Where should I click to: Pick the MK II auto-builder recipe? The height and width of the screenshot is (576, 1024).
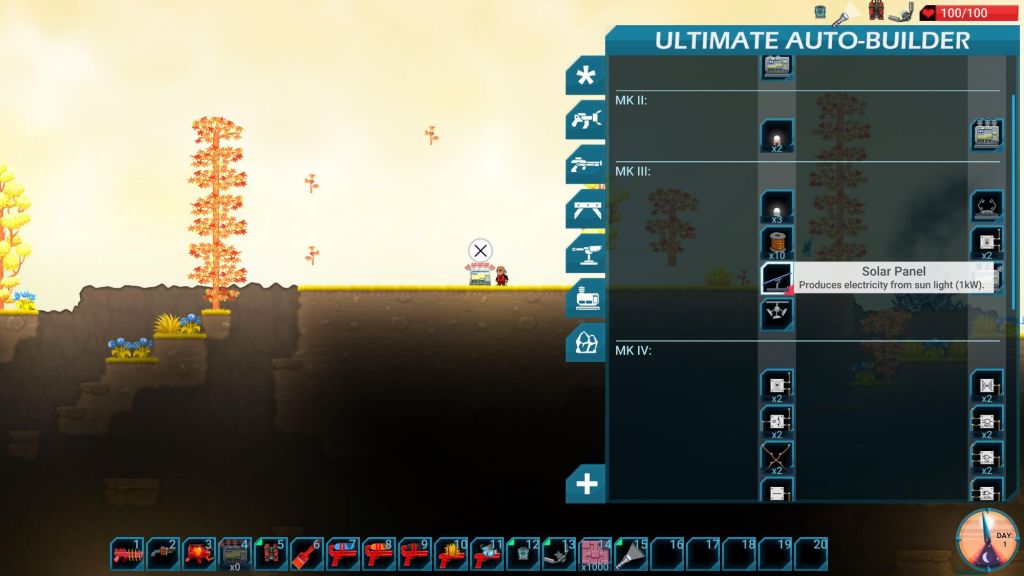pyautogui.click(x=987, y=135)
